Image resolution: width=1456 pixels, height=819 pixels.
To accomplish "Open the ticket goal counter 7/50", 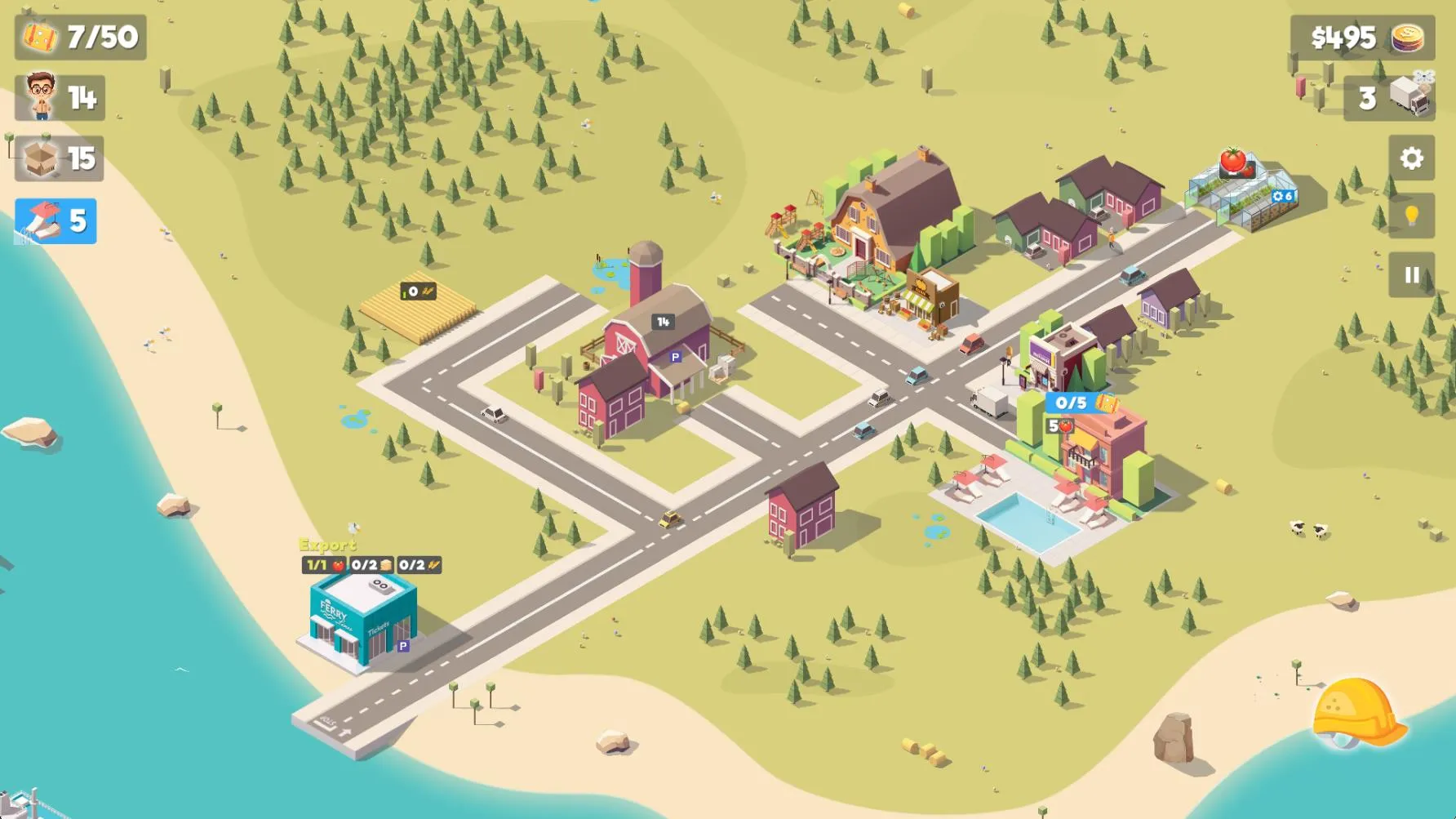I will click(80, 37).
